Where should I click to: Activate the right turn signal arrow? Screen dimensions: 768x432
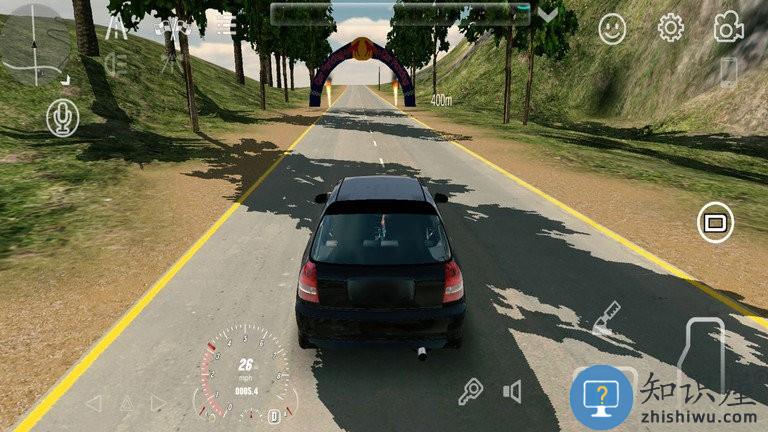(x=158, y=403)
